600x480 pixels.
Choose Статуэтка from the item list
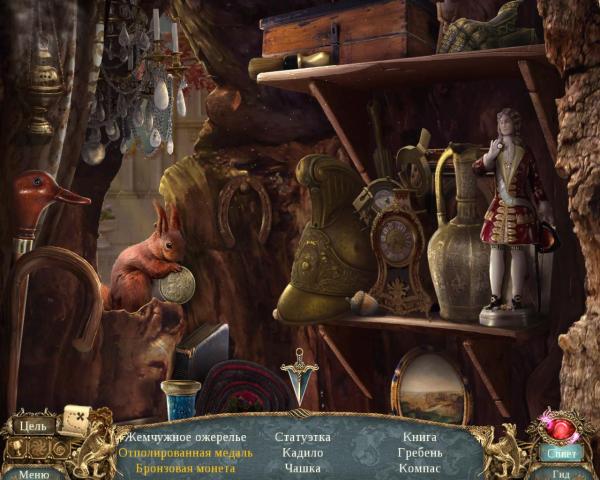click(302, 437)
